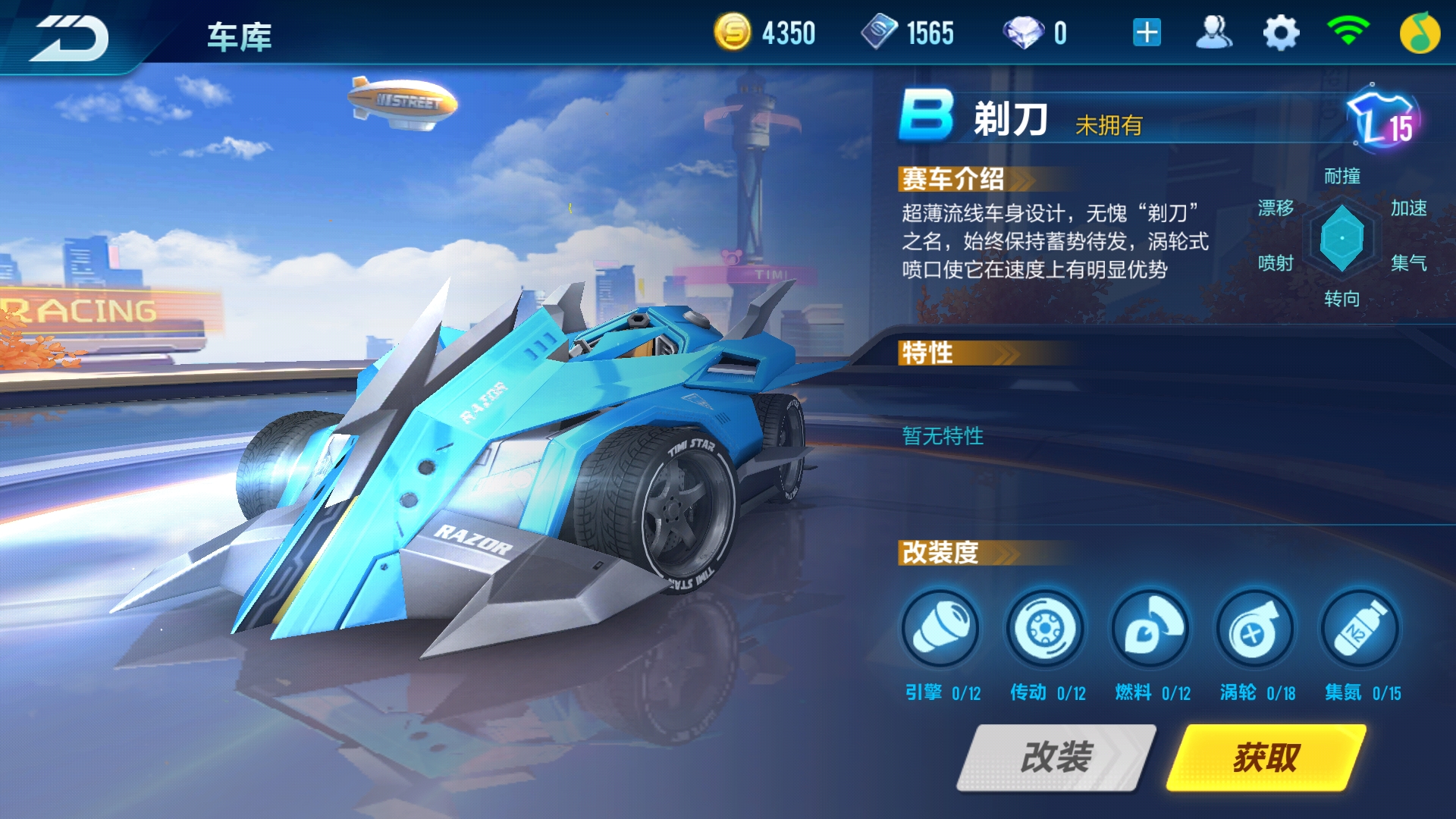This screenshot has width=1456, height=819.
Task: Open the 改装 (modify) screen
Action: pos(1056,757)
